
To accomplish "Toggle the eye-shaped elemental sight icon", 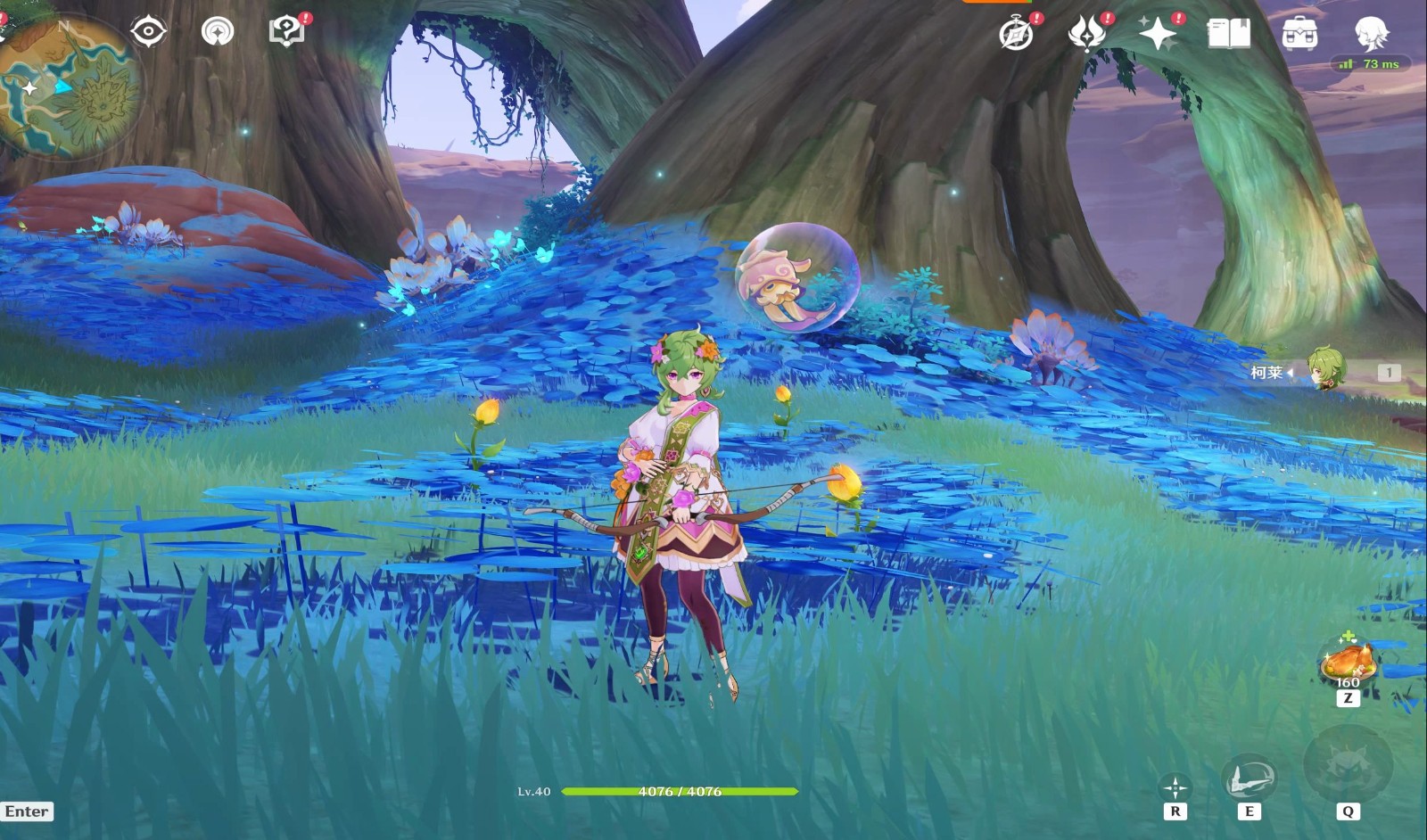I will [148, 32].
